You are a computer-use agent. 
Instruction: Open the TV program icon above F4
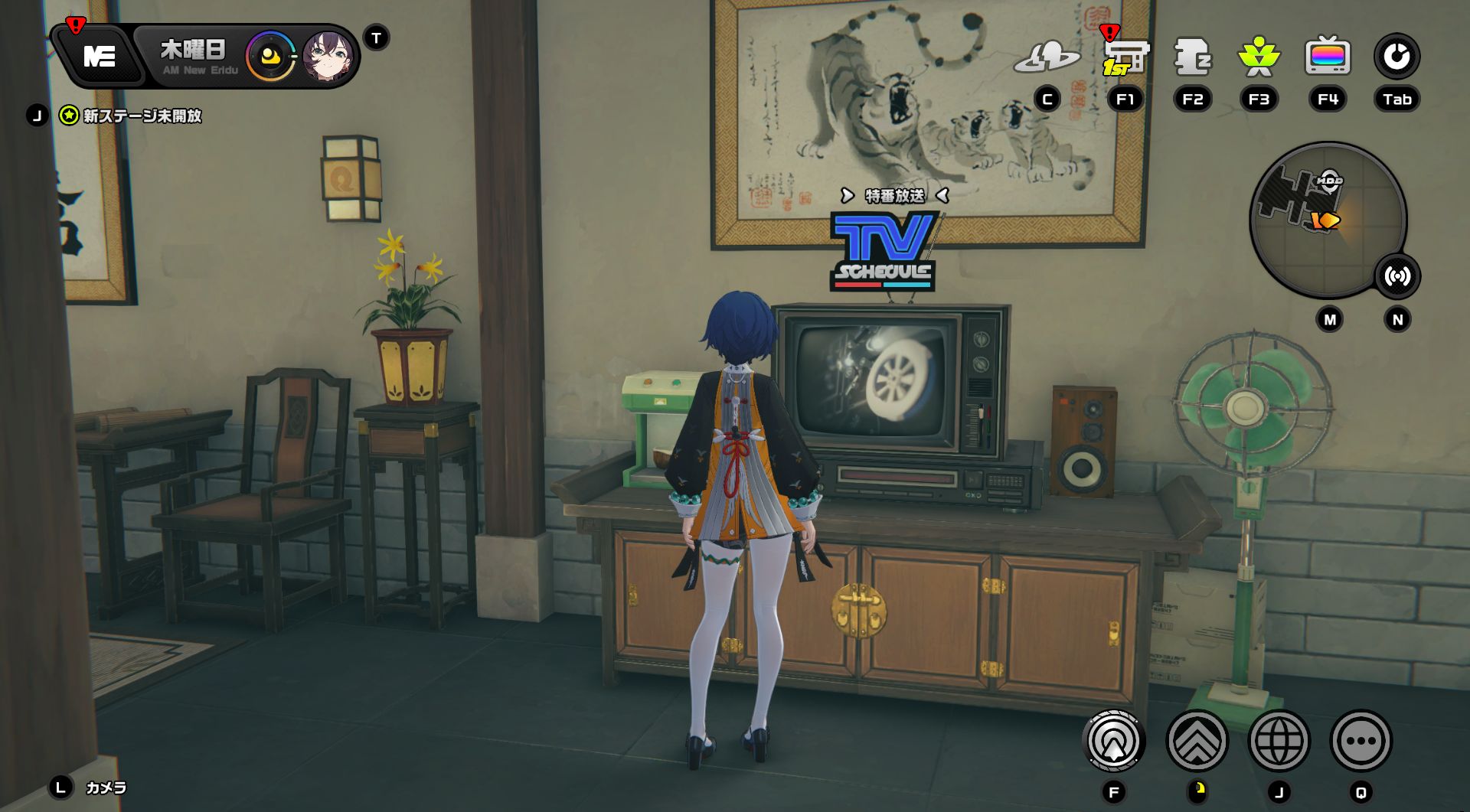(1327, 56)
